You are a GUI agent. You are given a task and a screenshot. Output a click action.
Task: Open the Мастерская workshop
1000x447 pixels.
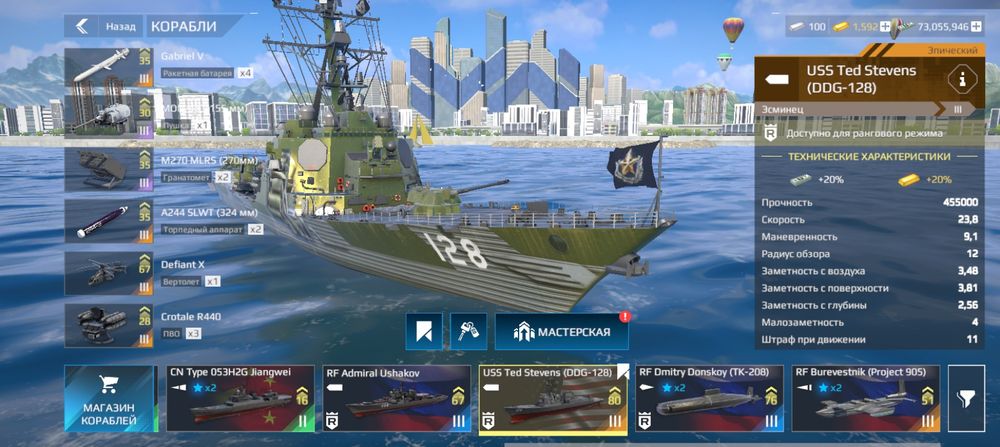[561, 331]
